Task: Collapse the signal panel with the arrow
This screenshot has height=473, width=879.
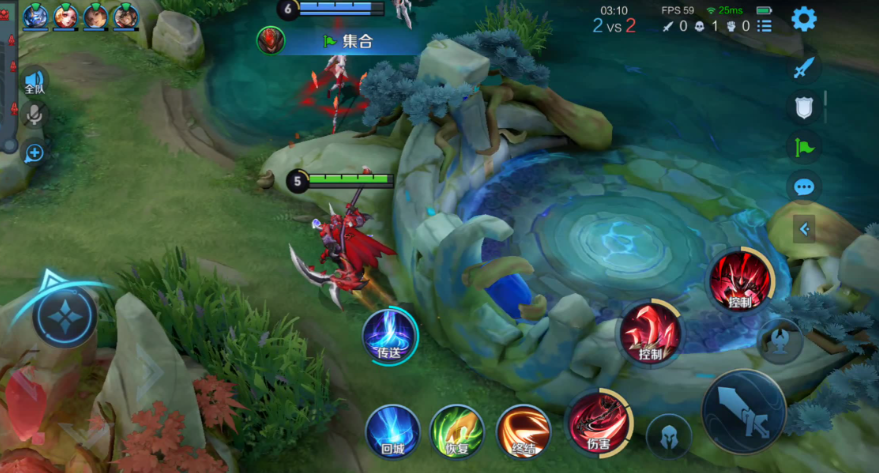Action: [804, 230]
